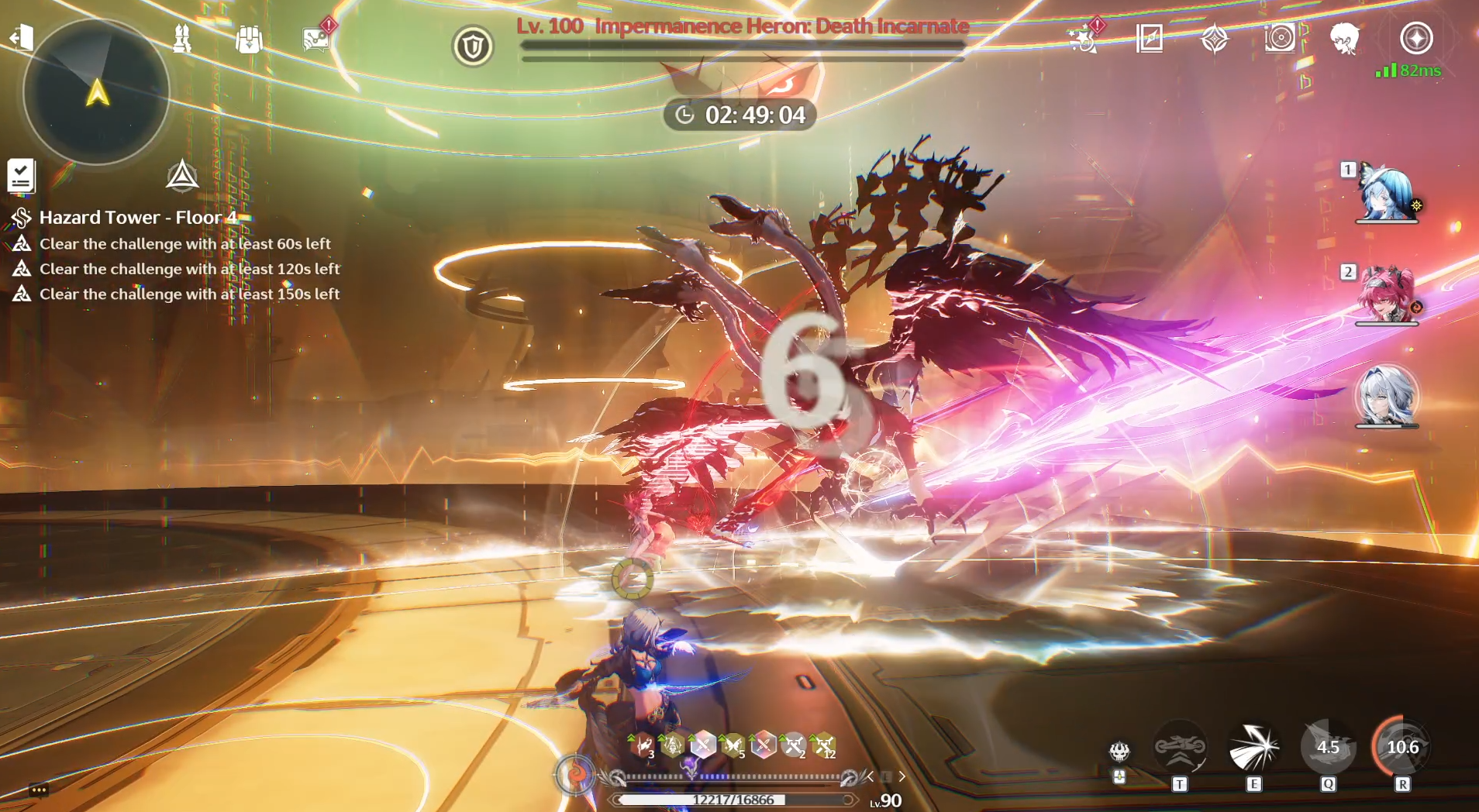Click the shield icon beside boss name
This screenshot has width=1479, height=812.
[473, 46]
